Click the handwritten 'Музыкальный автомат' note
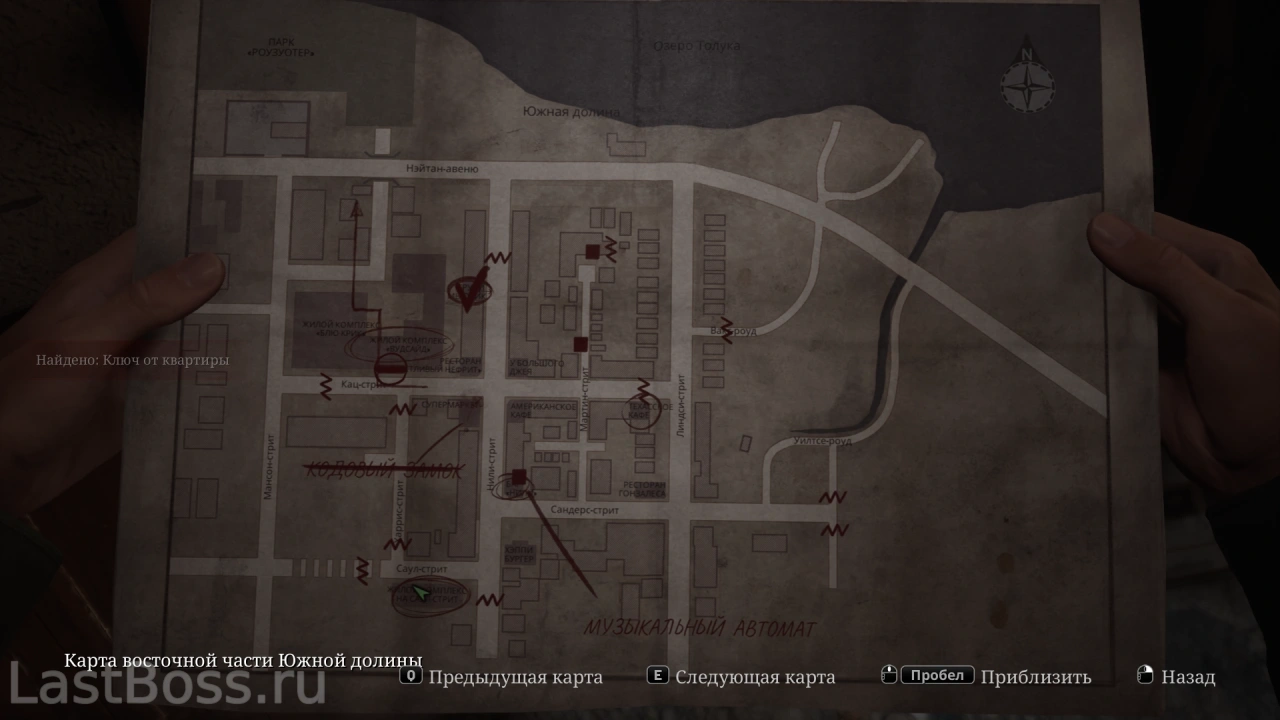1280x720 pixels. [700, 629]
